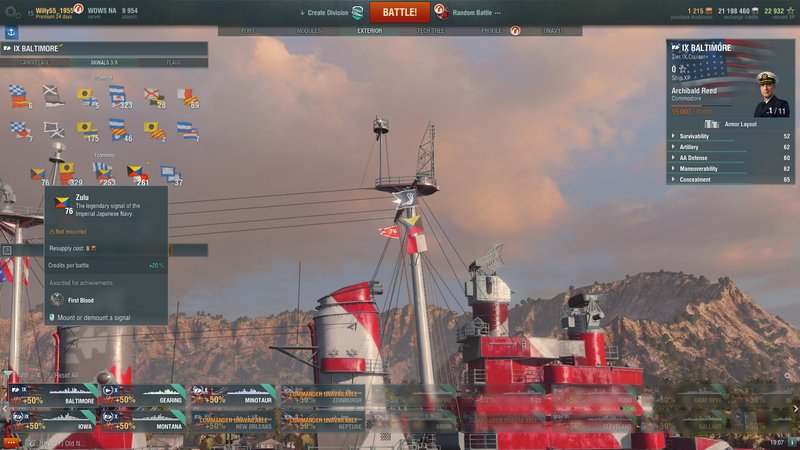Open commander Archibald Reed's portrait

click(x=771, y=100)
